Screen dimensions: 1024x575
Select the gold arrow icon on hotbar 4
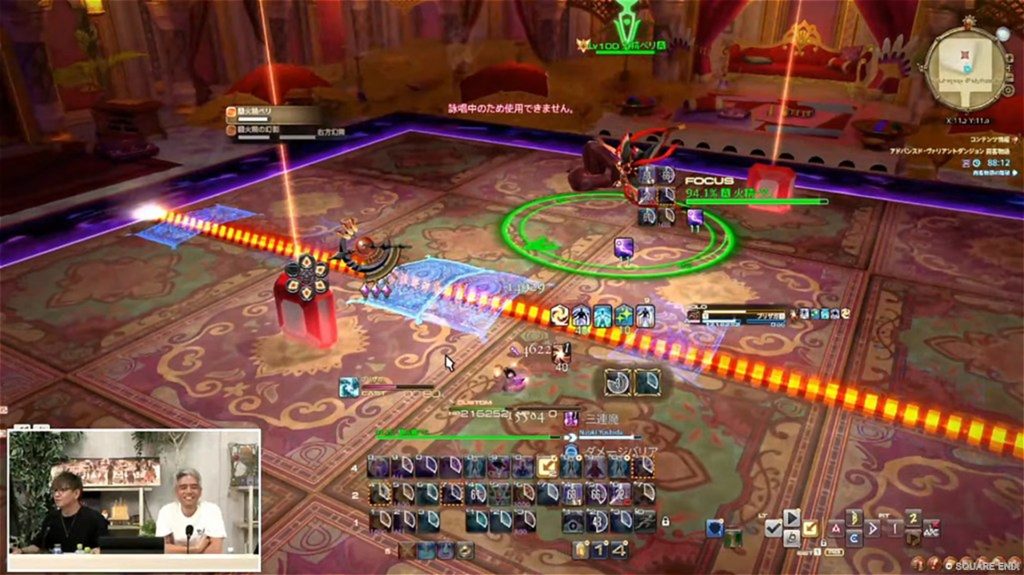click(x=547, y=467)
